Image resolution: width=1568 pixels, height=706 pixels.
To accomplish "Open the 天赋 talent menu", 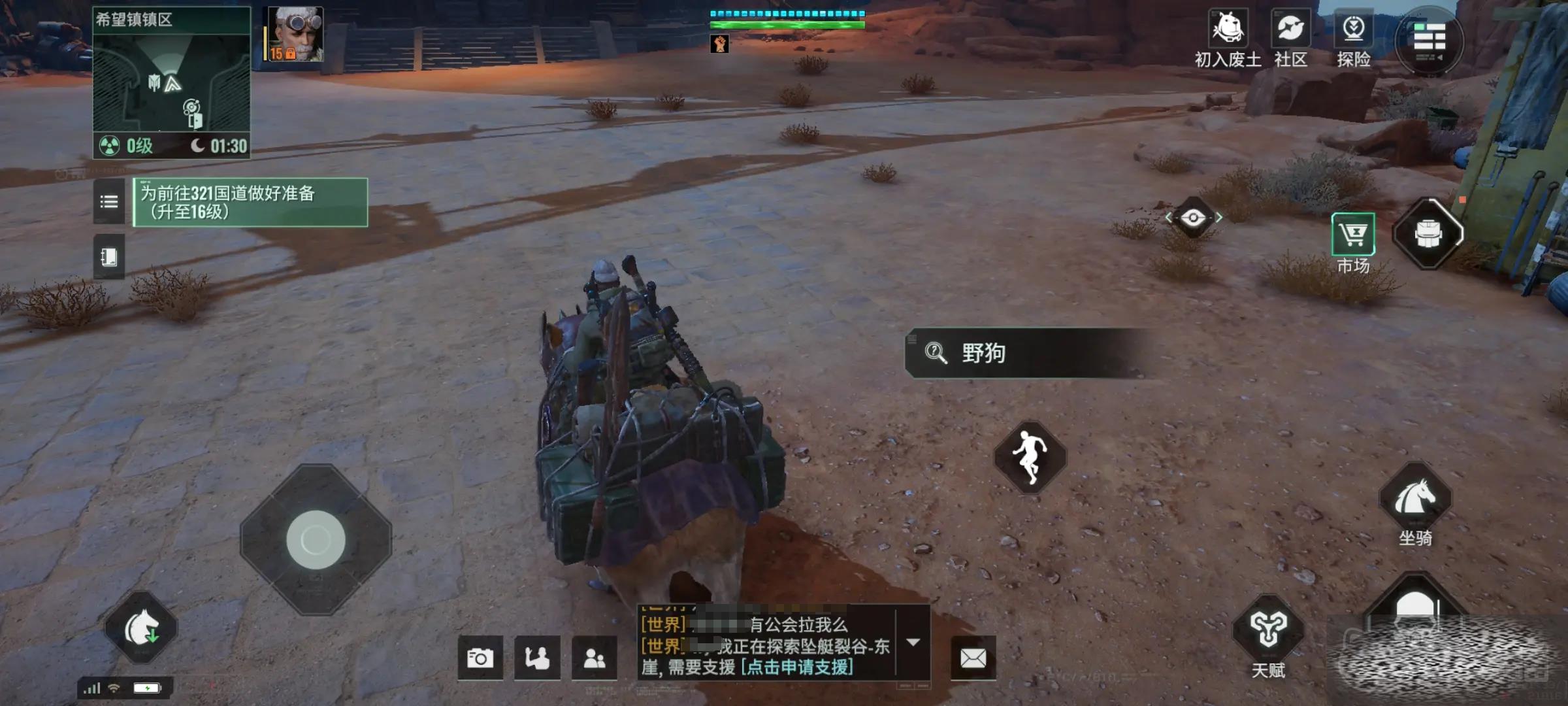I will click(x=1268, y=633).
